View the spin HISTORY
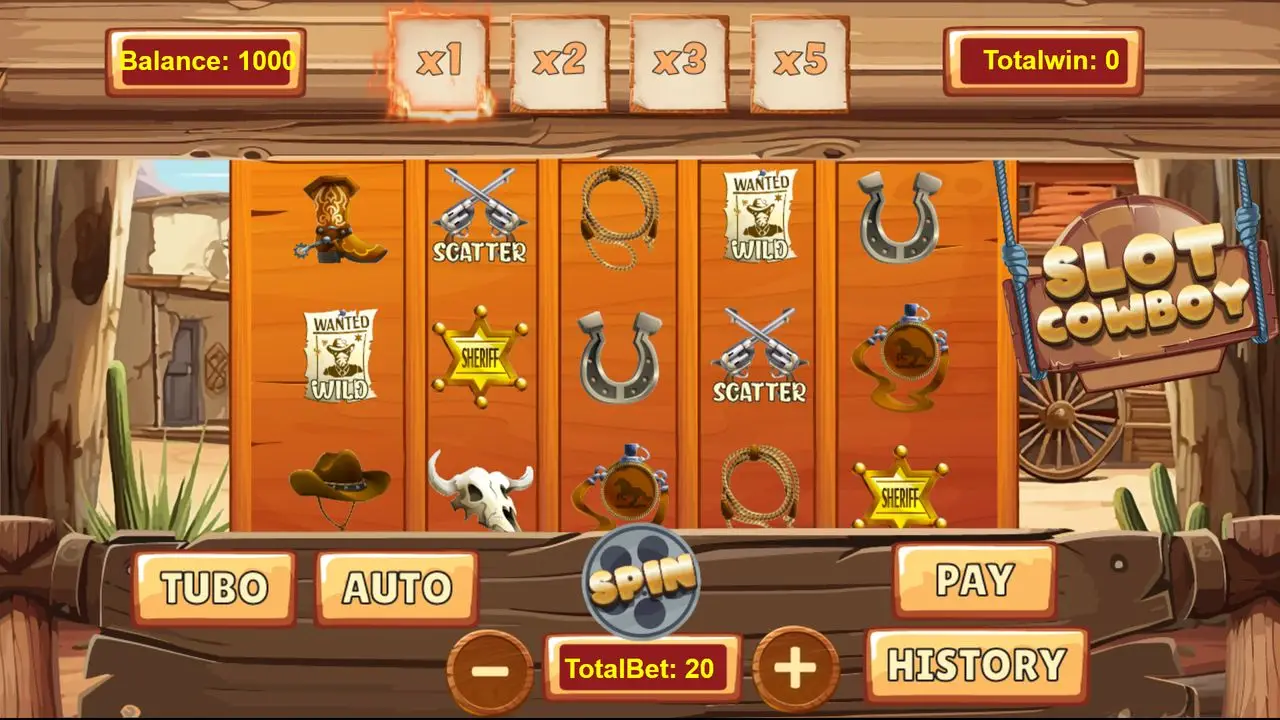 (x=976, y=665)
